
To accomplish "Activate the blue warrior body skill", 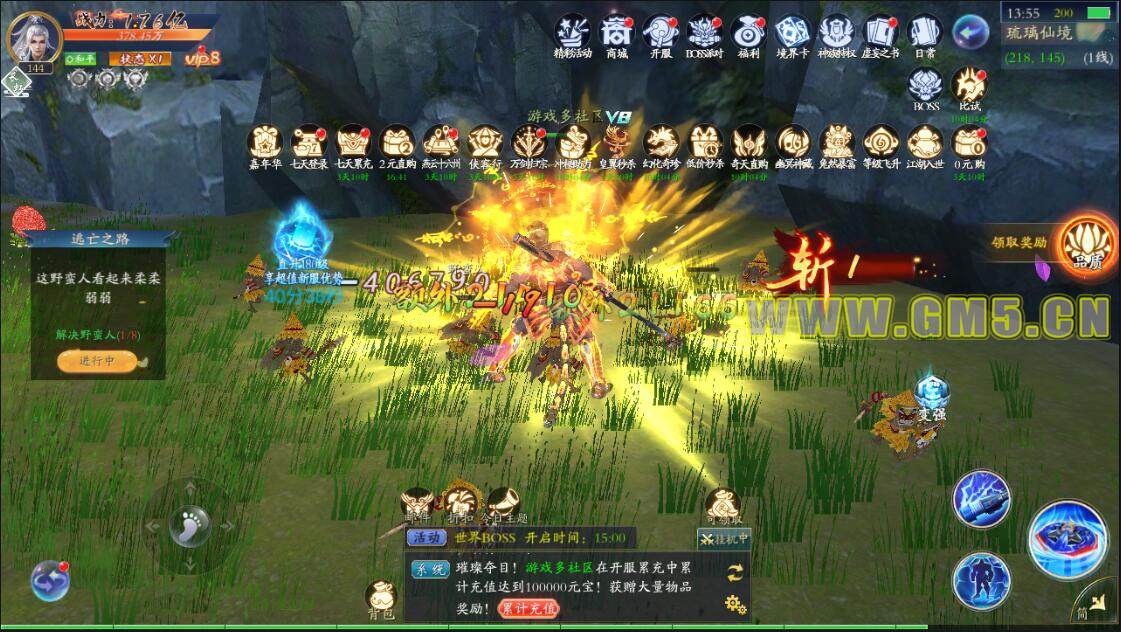I will click(980, 578).
